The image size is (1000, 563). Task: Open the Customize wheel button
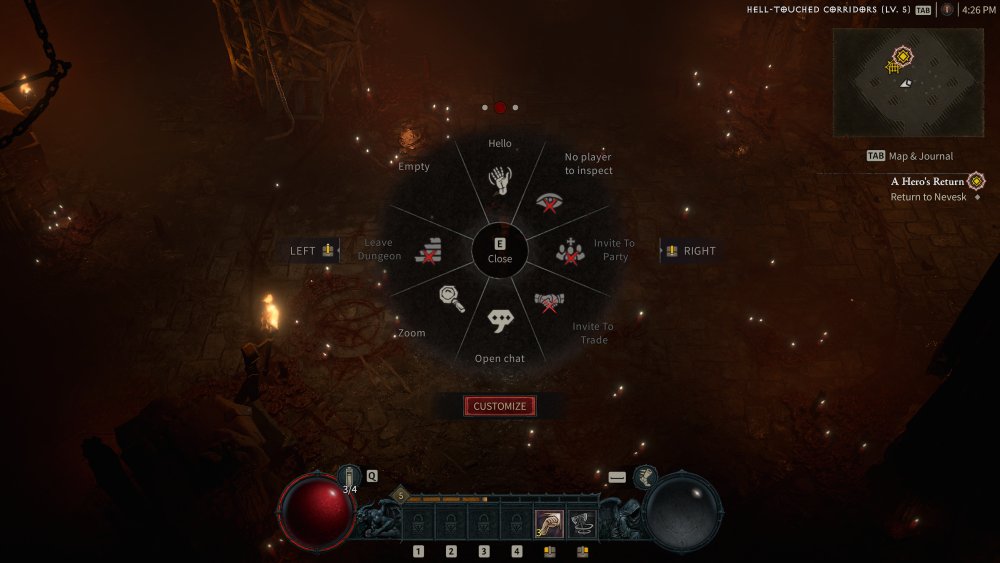(500, 406)
